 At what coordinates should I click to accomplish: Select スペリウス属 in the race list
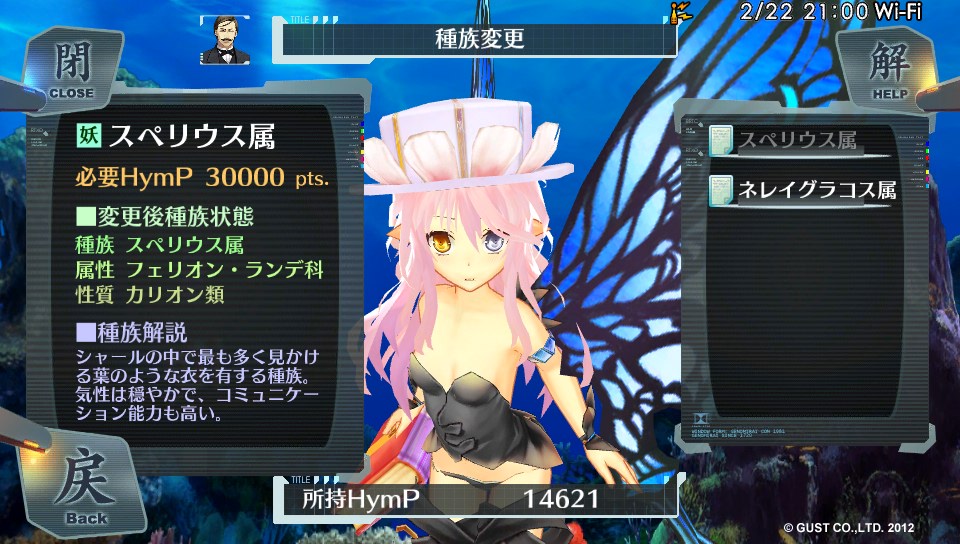[x=798, y=142]
